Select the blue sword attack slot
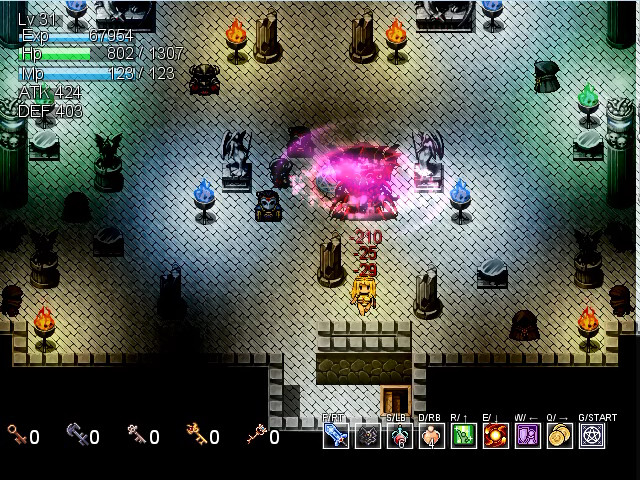640x480 pixels. click(x=335, y=436)
